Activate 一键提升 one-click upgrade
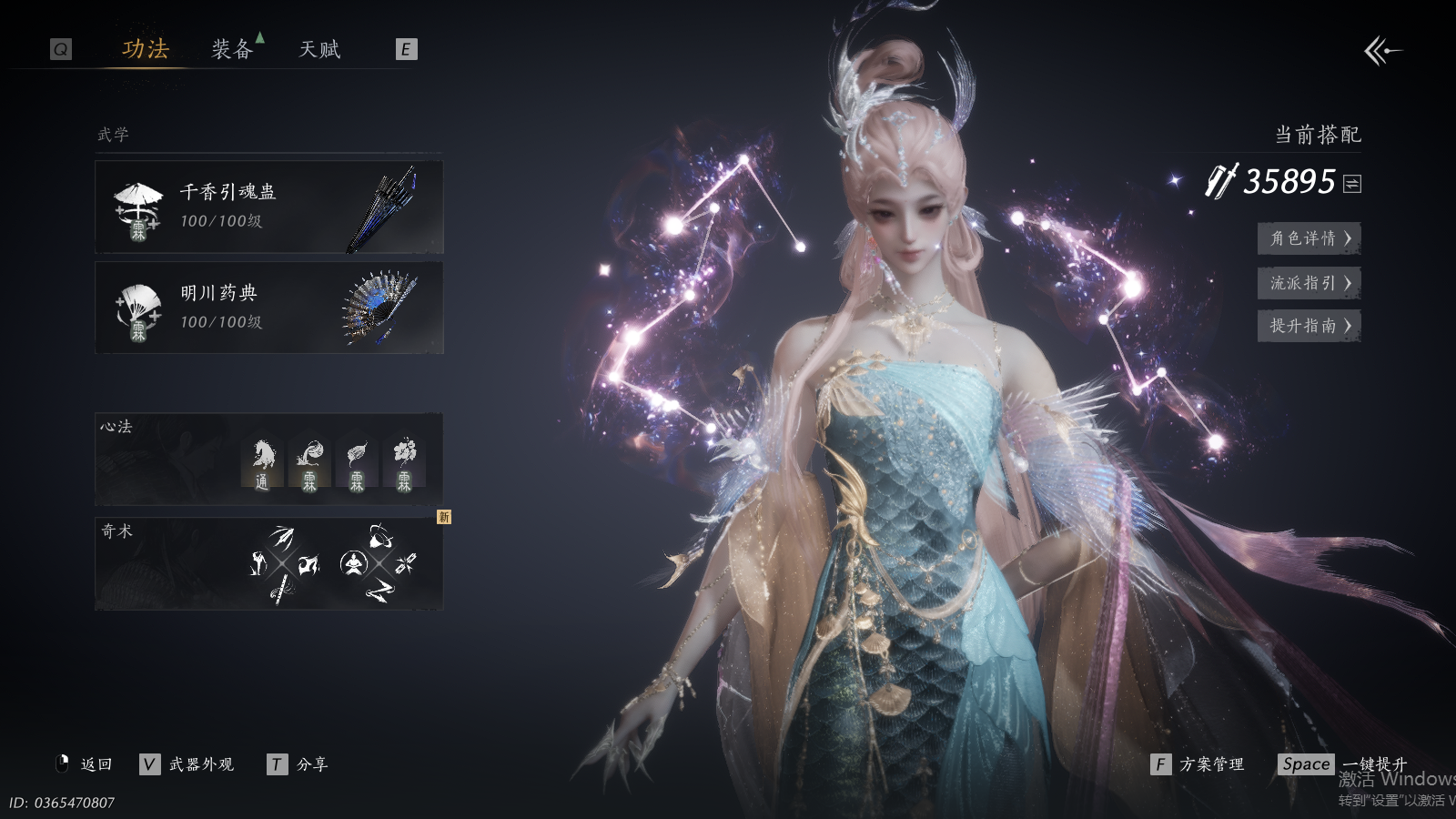The image size is (1456, 819). tap(1343, 764)
